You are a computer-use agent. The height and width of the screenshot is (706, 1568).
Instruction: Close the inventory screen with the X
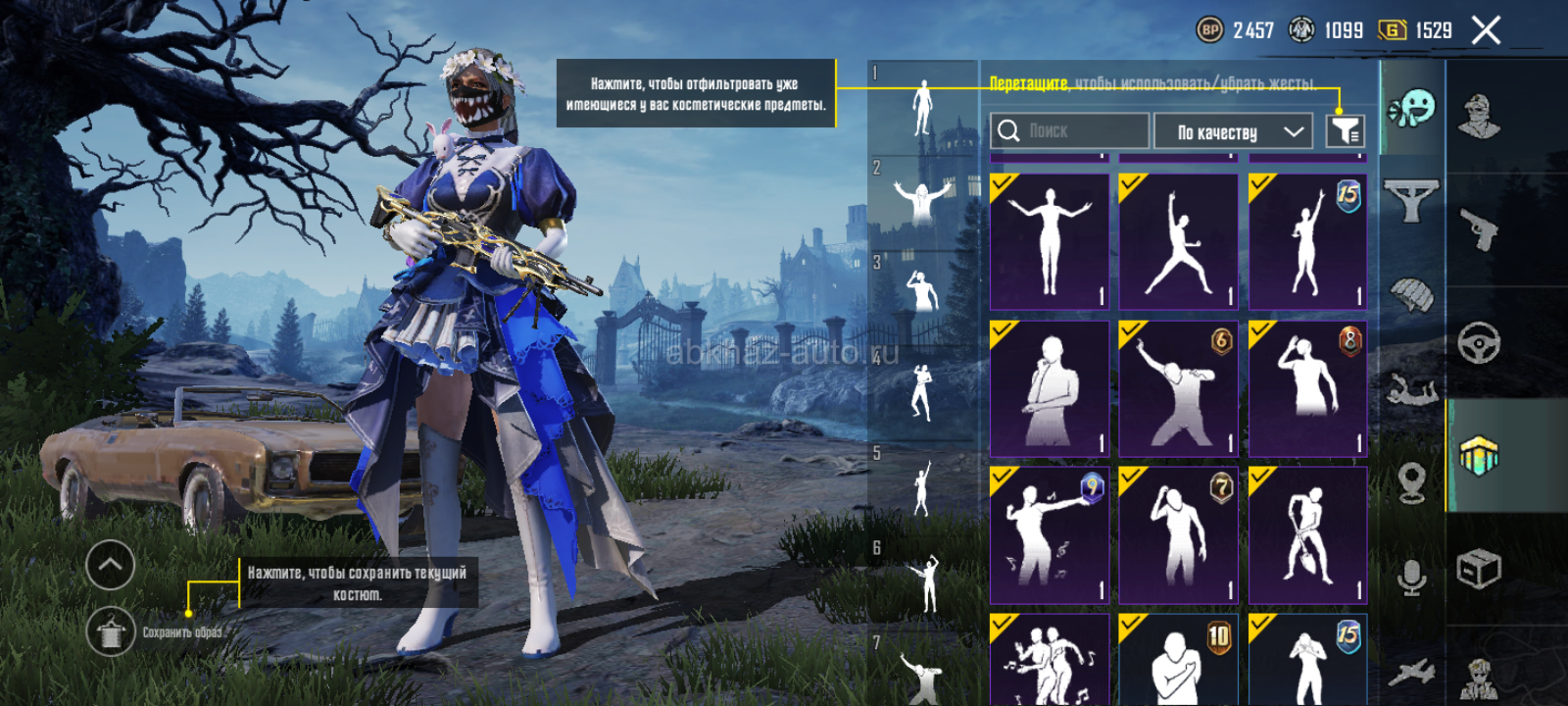(1486, 30)
